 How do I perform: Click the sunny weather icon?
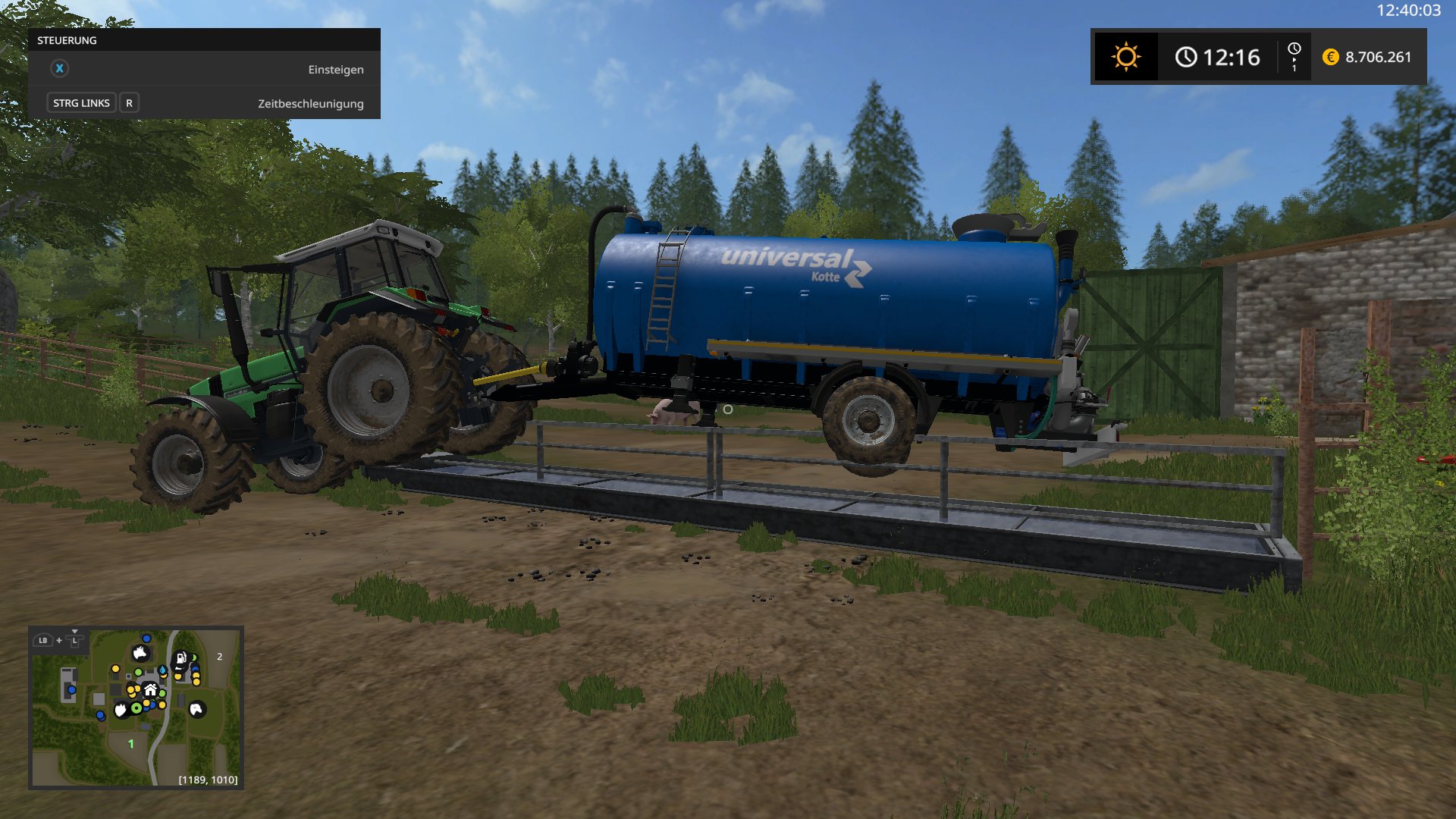coord(1126,57)
